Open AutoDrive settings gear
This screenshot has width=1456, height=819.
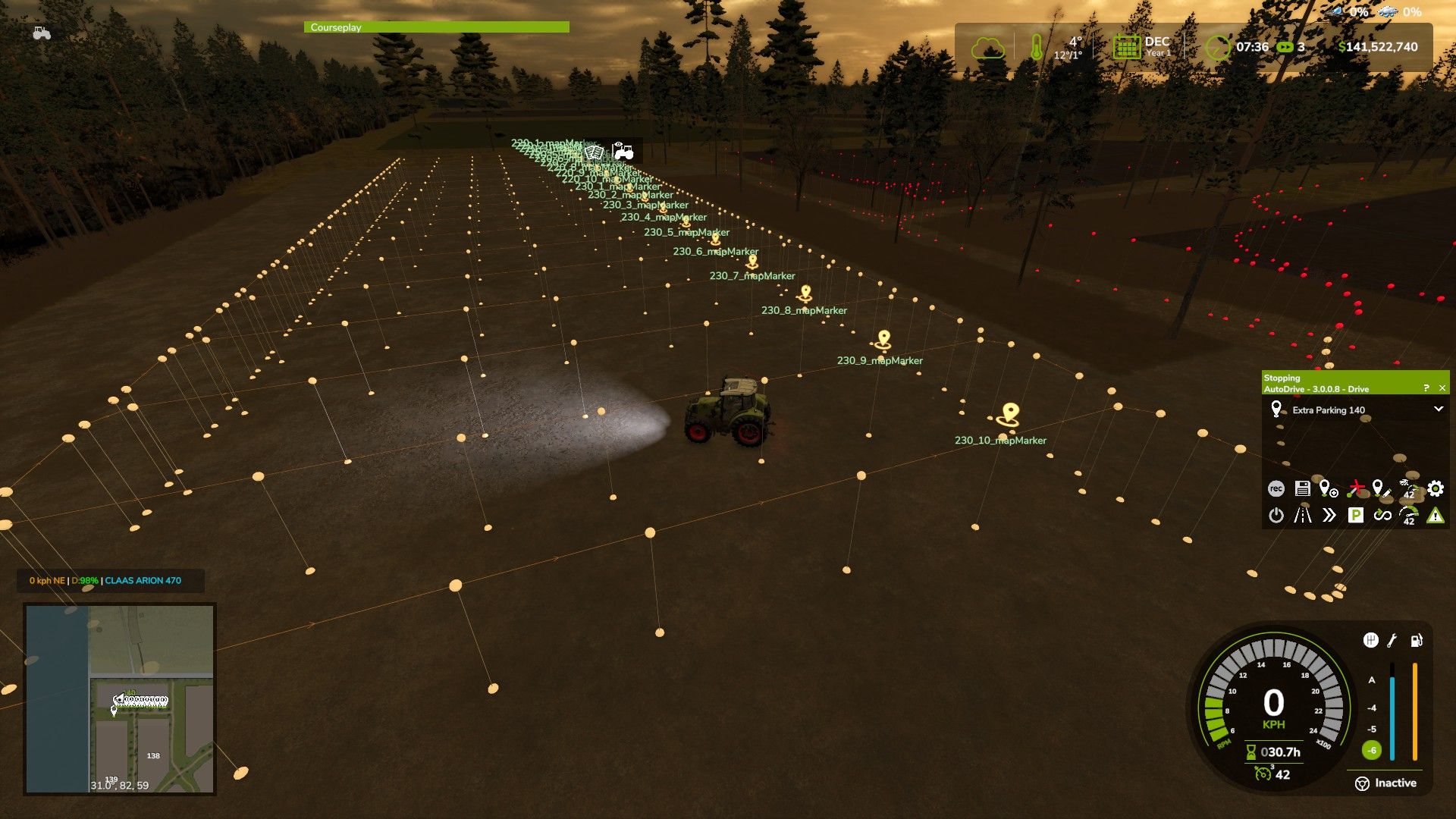pos(1436,488)
